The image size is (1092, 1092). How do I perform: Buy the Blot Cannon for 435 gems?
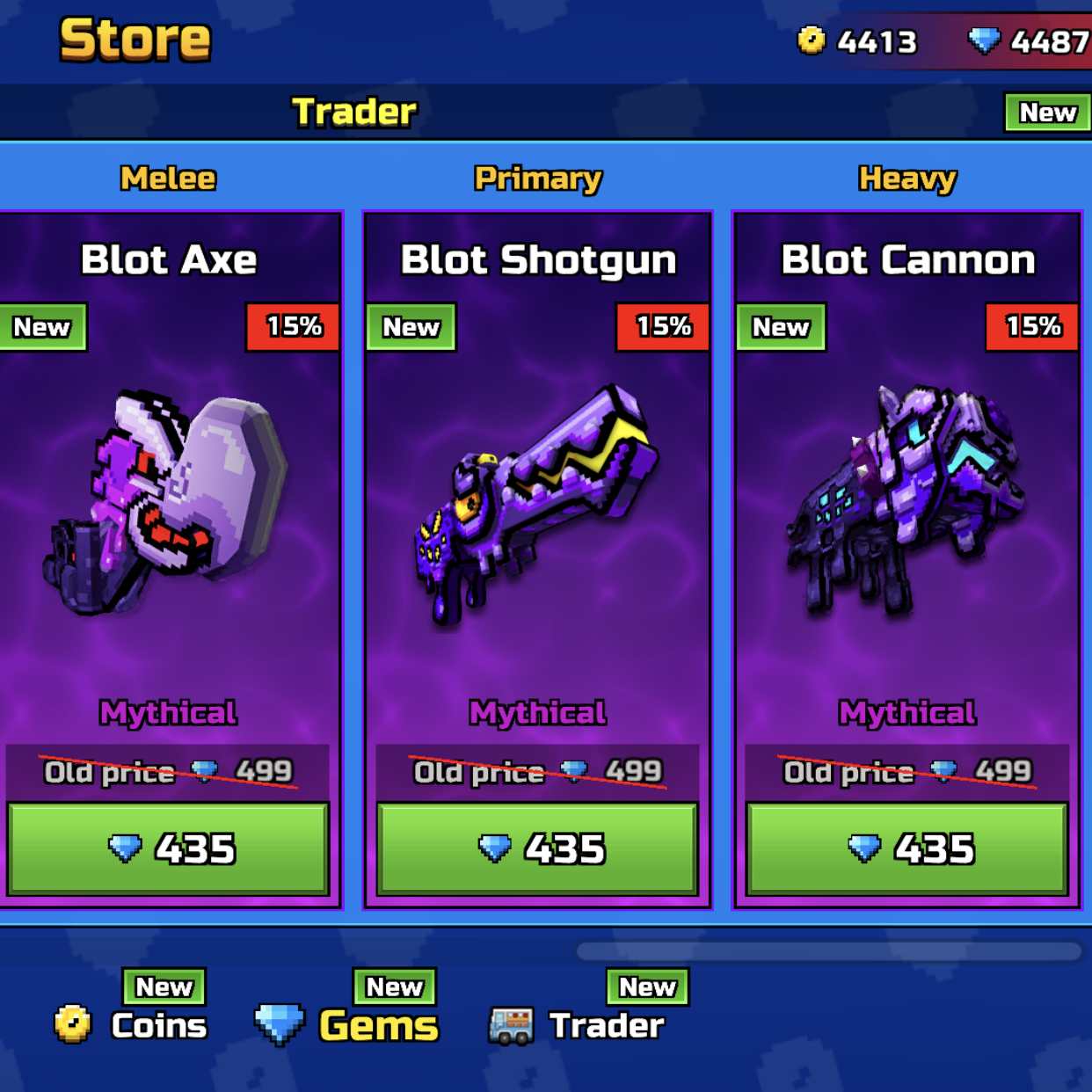[x=906, y=848]
